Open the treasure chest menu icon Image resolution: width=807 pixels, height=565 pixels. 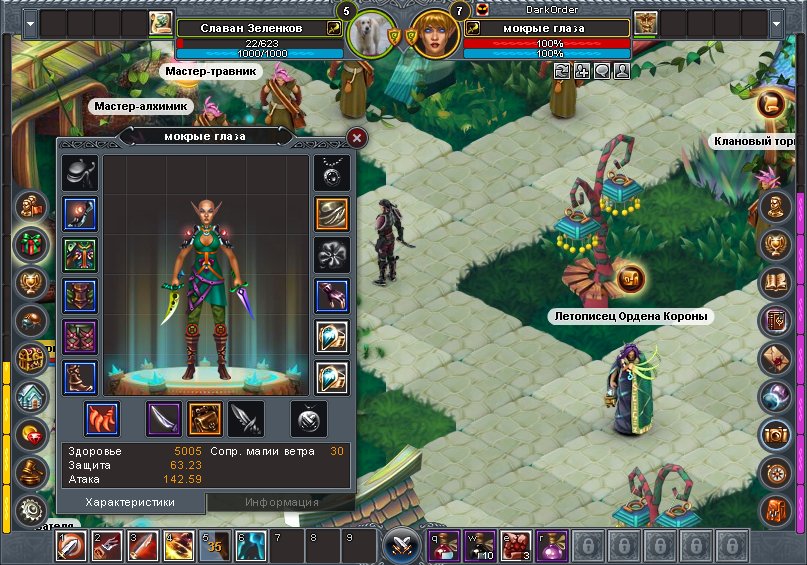30,358
